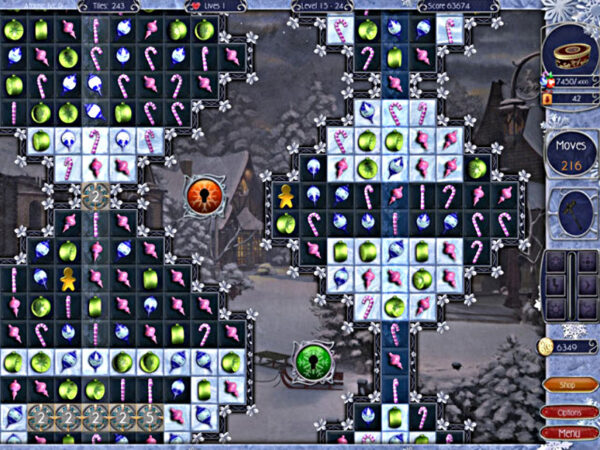Viewport: 600px width, 450px height.
Task: Pick the gingerbread man tile on the right board
Action: (286, 196)
